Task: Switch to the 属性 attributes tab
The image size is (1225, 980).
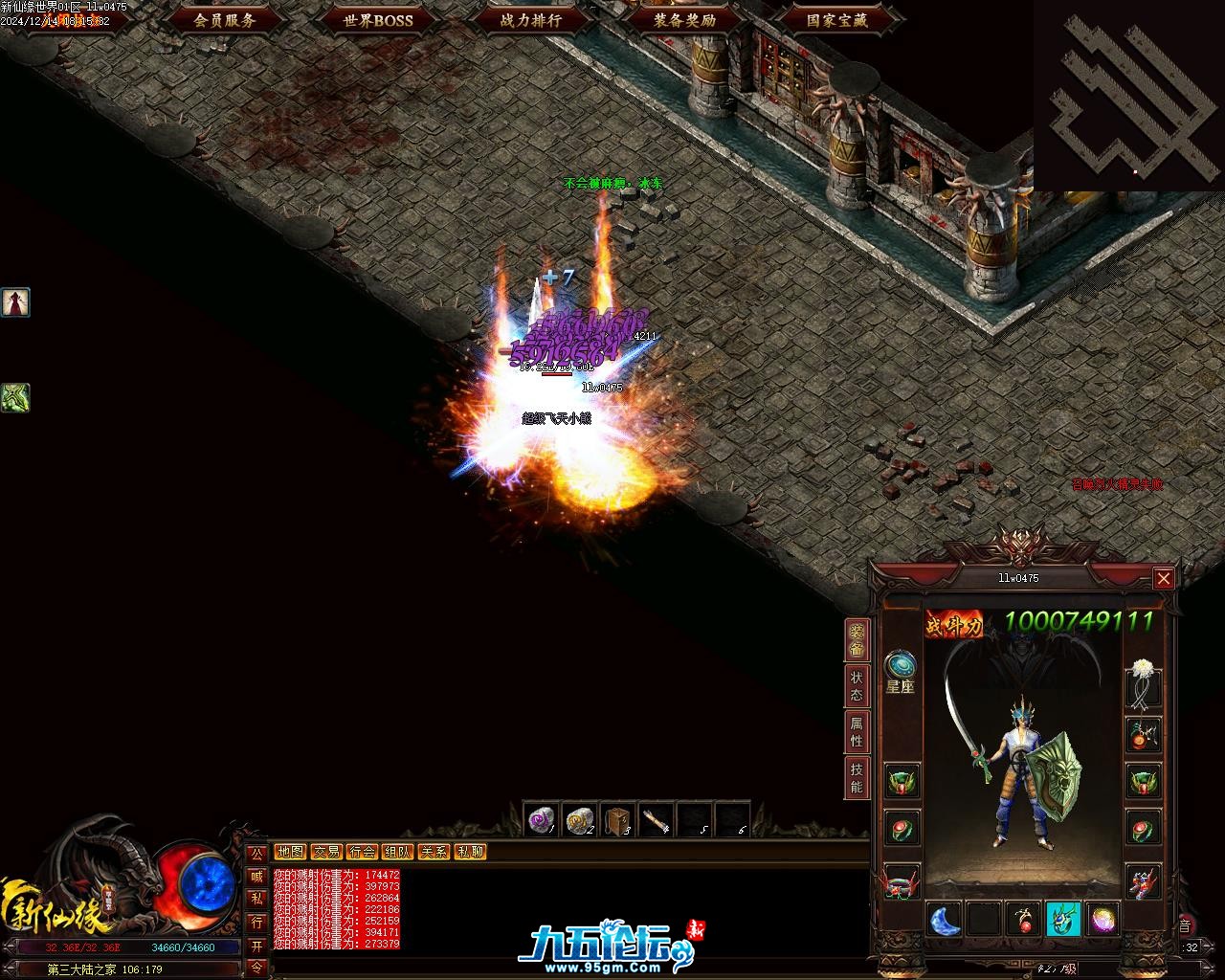Action: click(857, 732)
